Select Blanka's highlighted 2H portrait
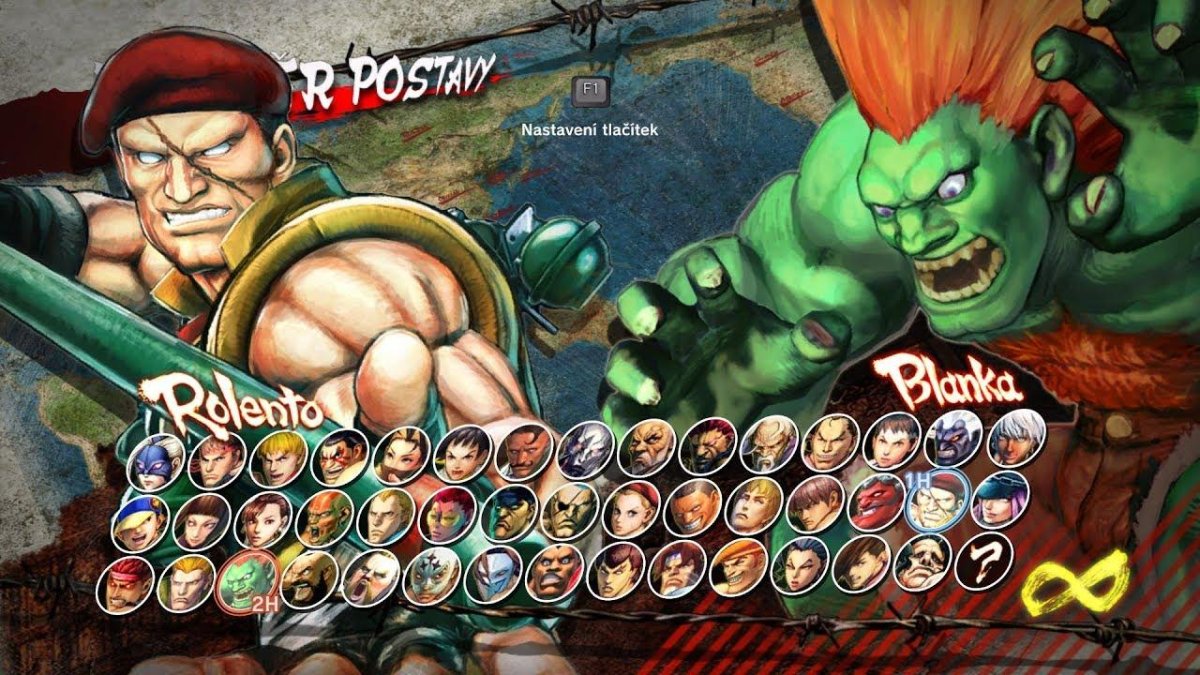 [x=247, y=580]
